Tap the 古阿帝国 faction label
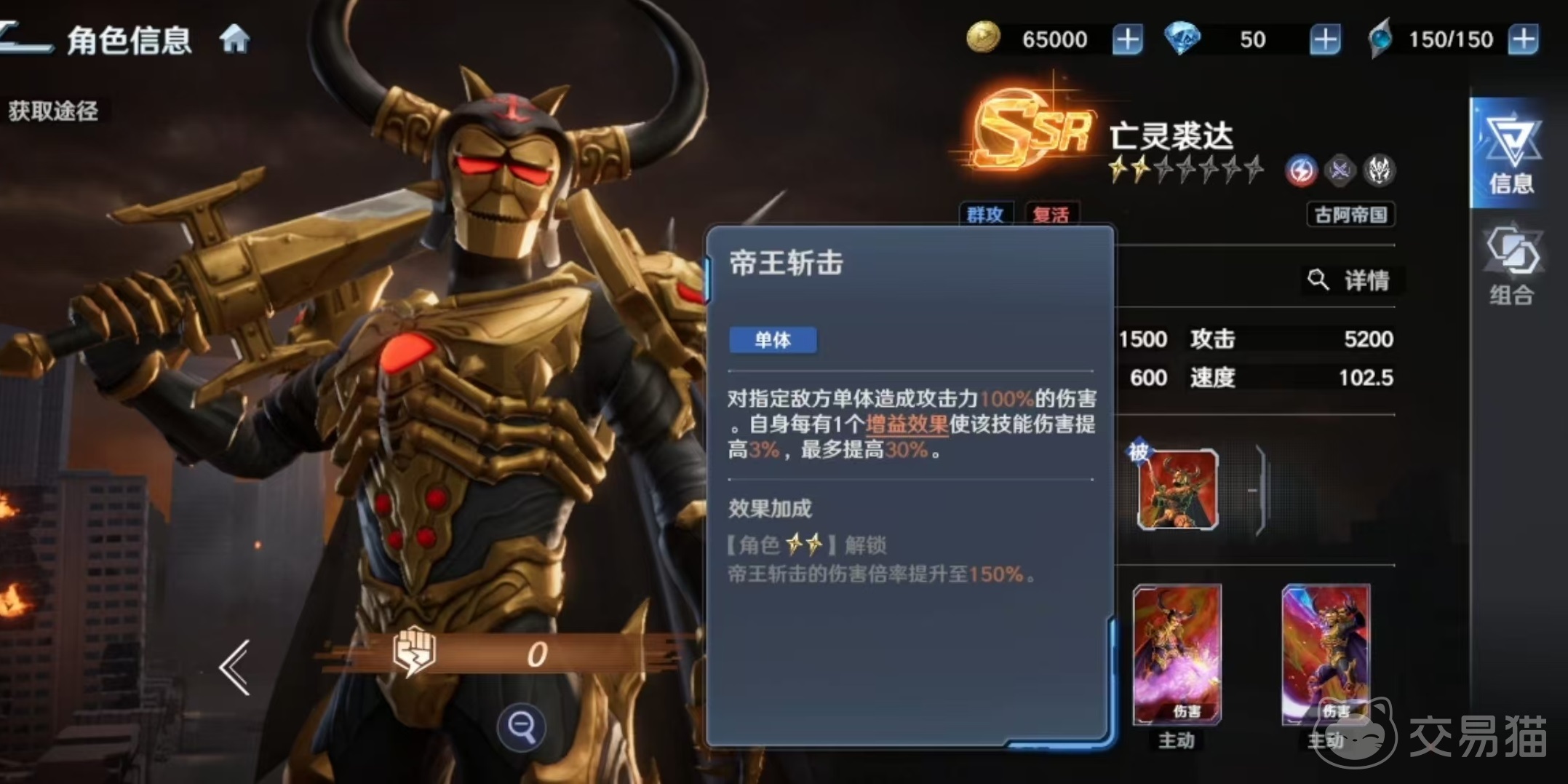Viewport: 1568px width, 784px height. click(x=1350, y=215)
